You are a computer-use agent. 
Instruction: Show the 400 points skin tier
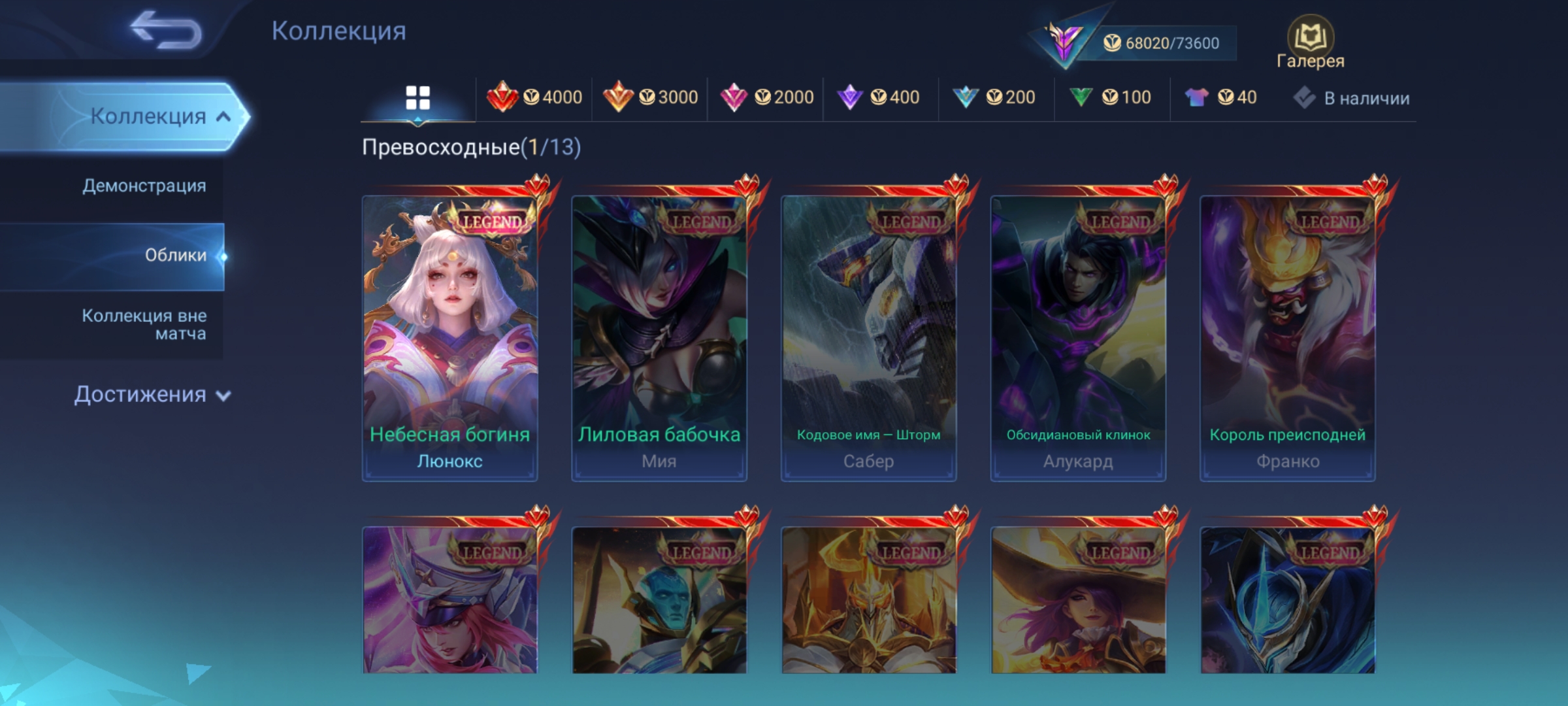pos(879,97)
